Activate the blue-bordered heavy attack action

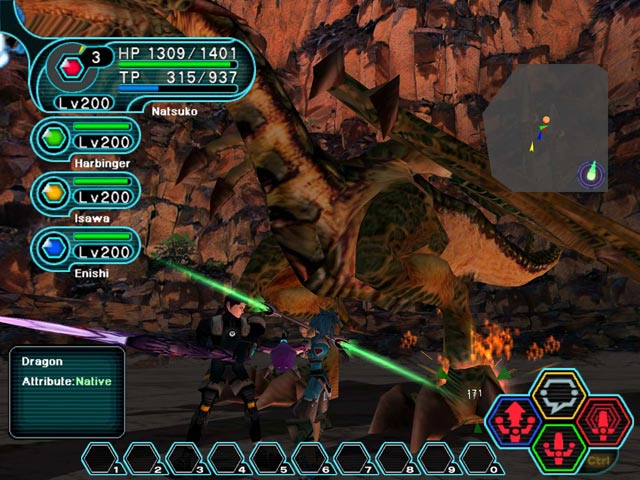(516, 421)
